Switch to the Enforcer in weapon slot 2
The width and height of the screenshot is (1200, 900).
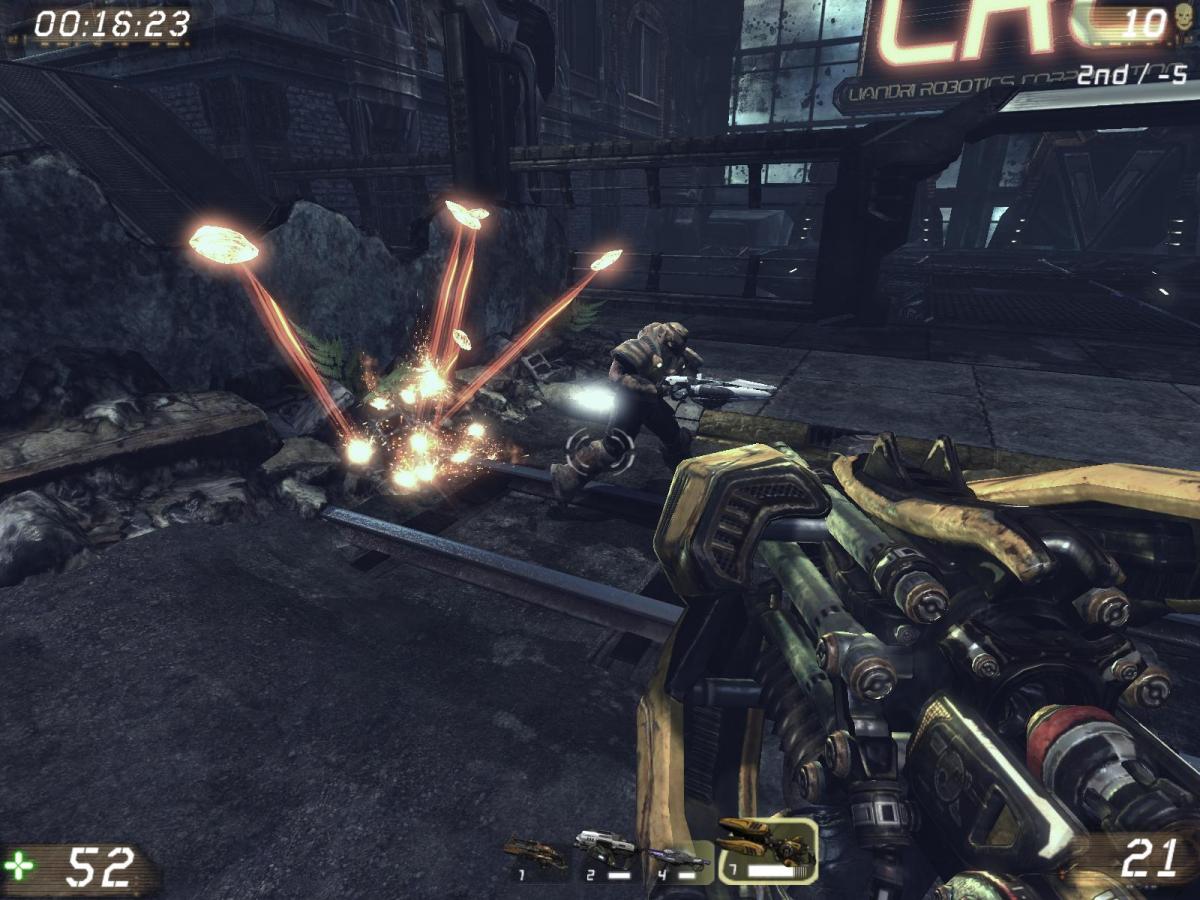606,850
